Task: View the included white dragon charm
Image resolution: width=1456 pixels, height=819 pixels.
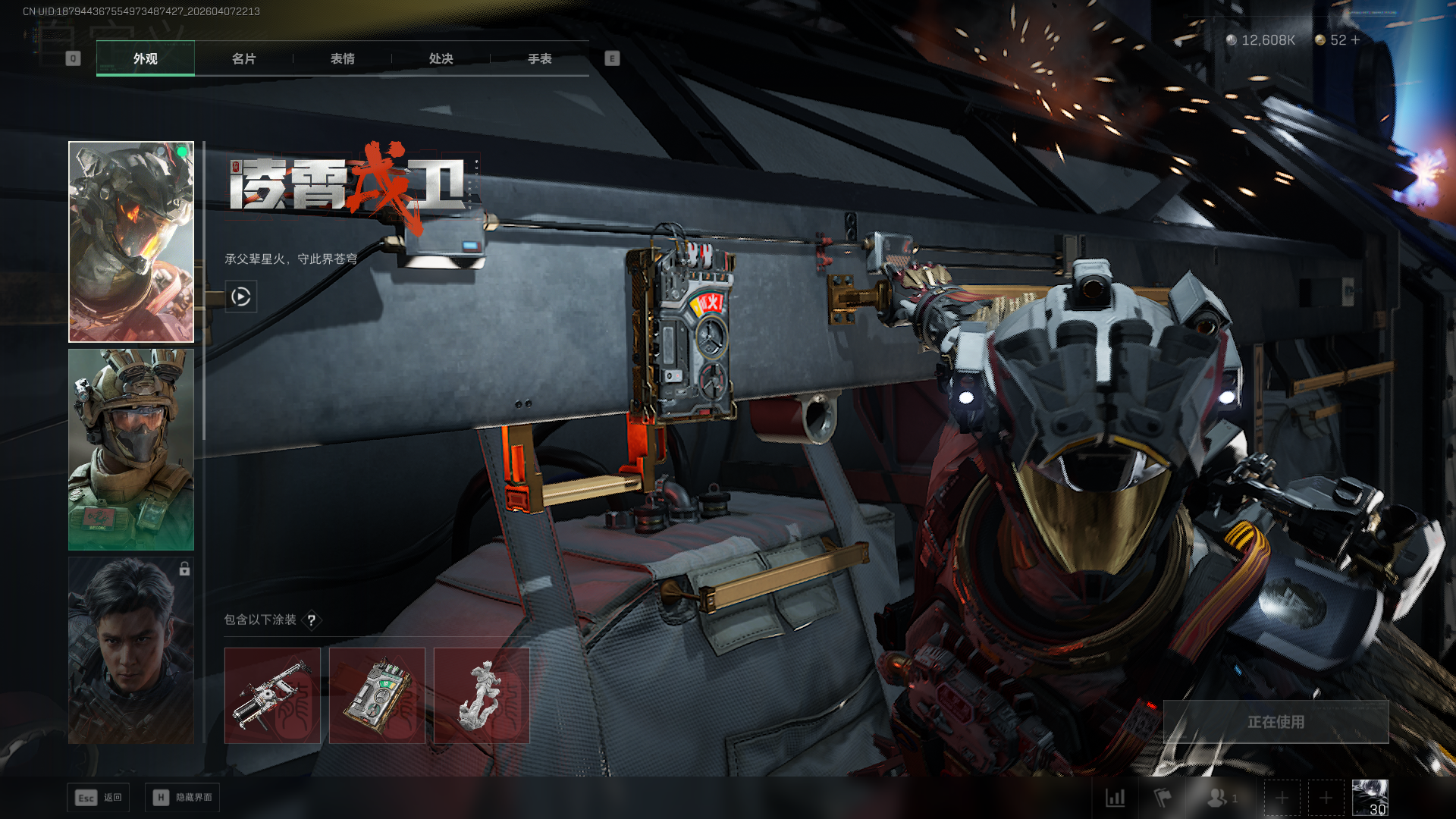Action: click(482, 695)
